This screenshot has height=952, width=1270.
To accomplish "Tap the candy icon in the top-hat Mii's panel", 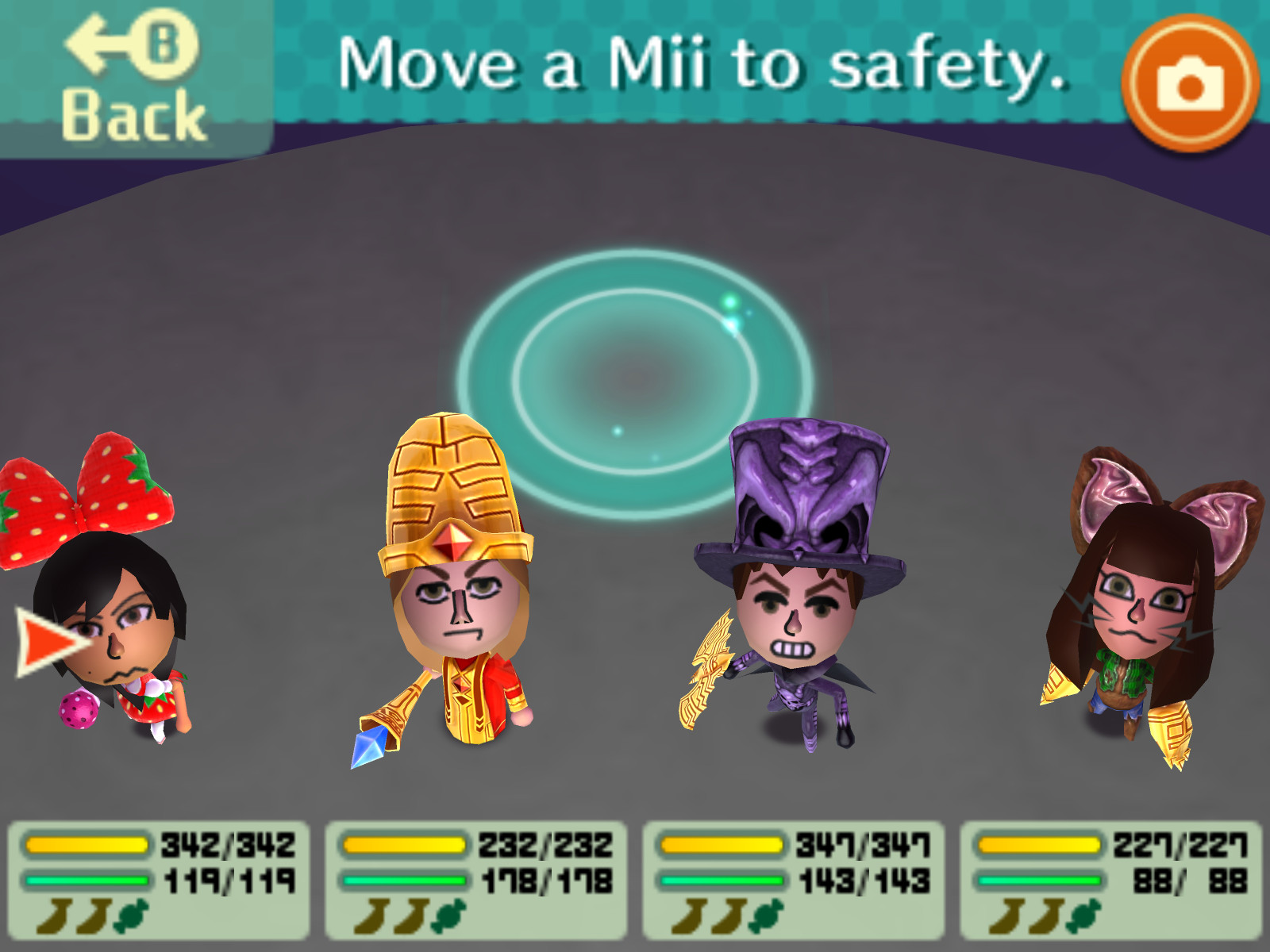I will (766, 916).
